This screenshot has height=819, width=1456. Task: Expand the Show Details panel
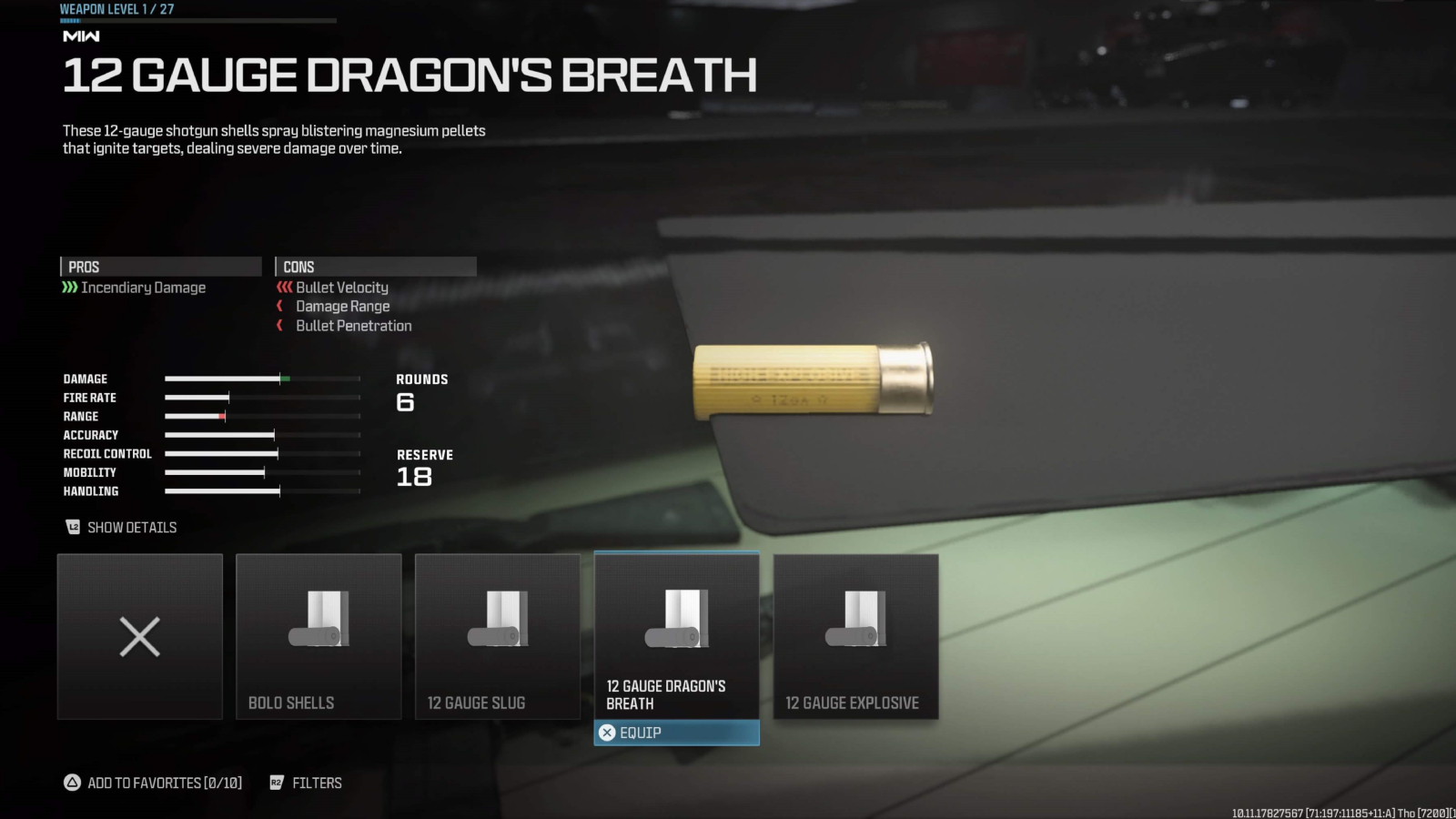pyautogui.click(x=132, y=527)
